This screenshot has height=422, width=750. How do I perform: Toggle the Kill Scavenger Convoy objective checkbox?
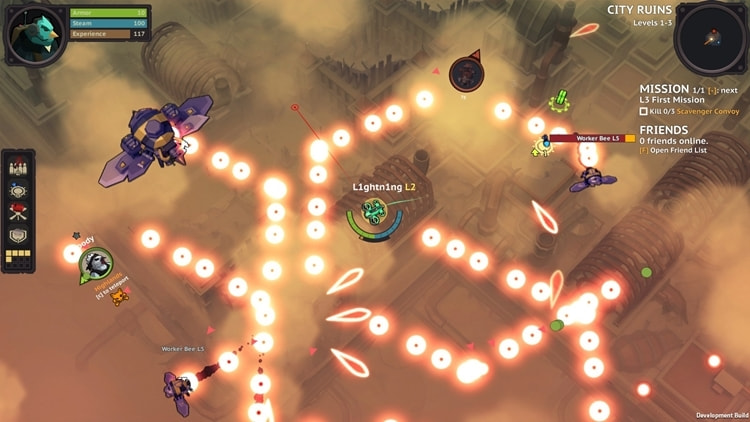644,111
